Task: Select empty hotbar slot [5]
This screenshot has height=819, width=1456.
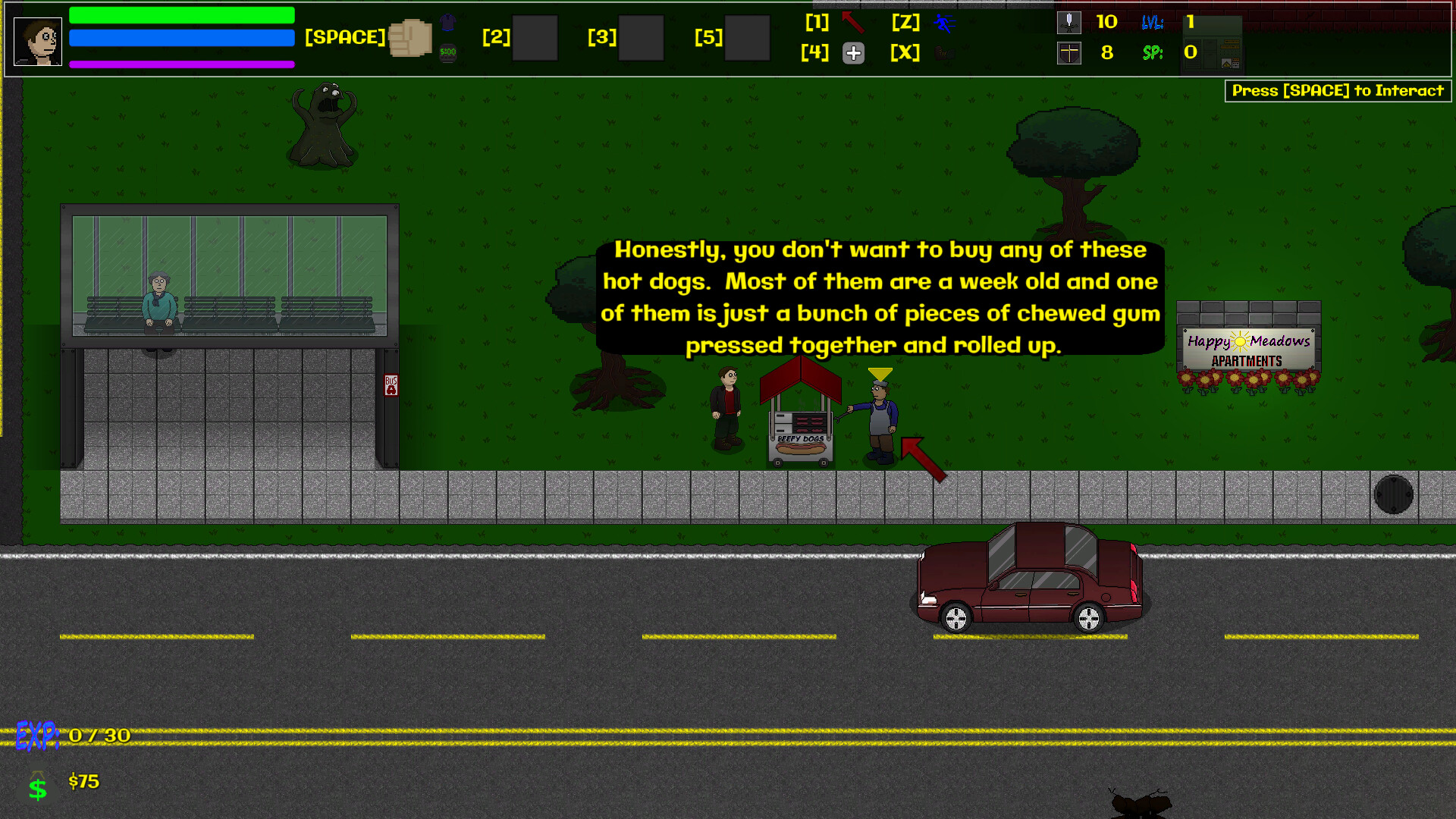Action: click(x=747, y=37)
